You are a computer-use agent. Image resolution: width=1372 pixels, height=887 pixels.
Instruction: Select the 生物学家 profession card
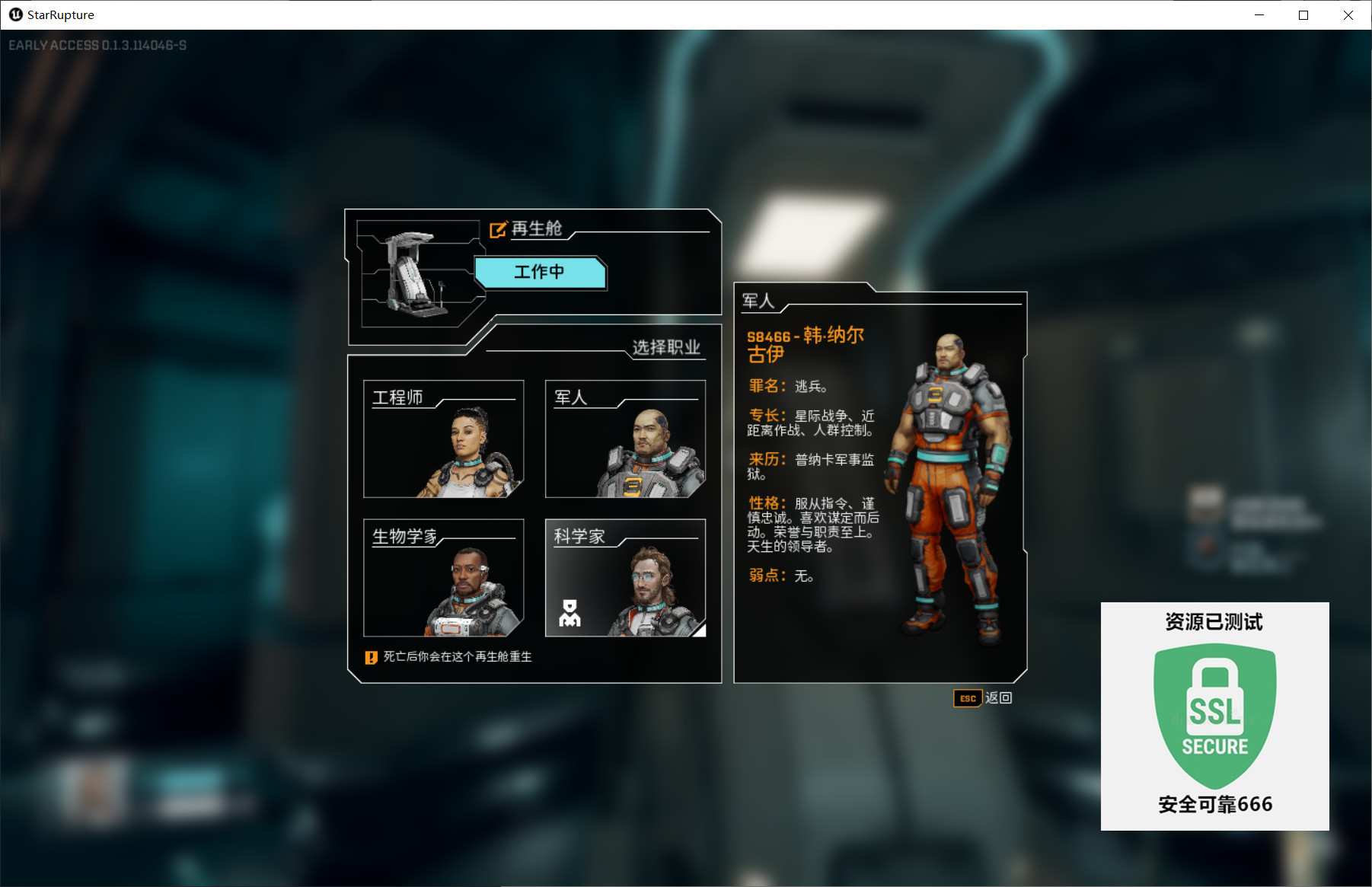click(x=444, y=577)
